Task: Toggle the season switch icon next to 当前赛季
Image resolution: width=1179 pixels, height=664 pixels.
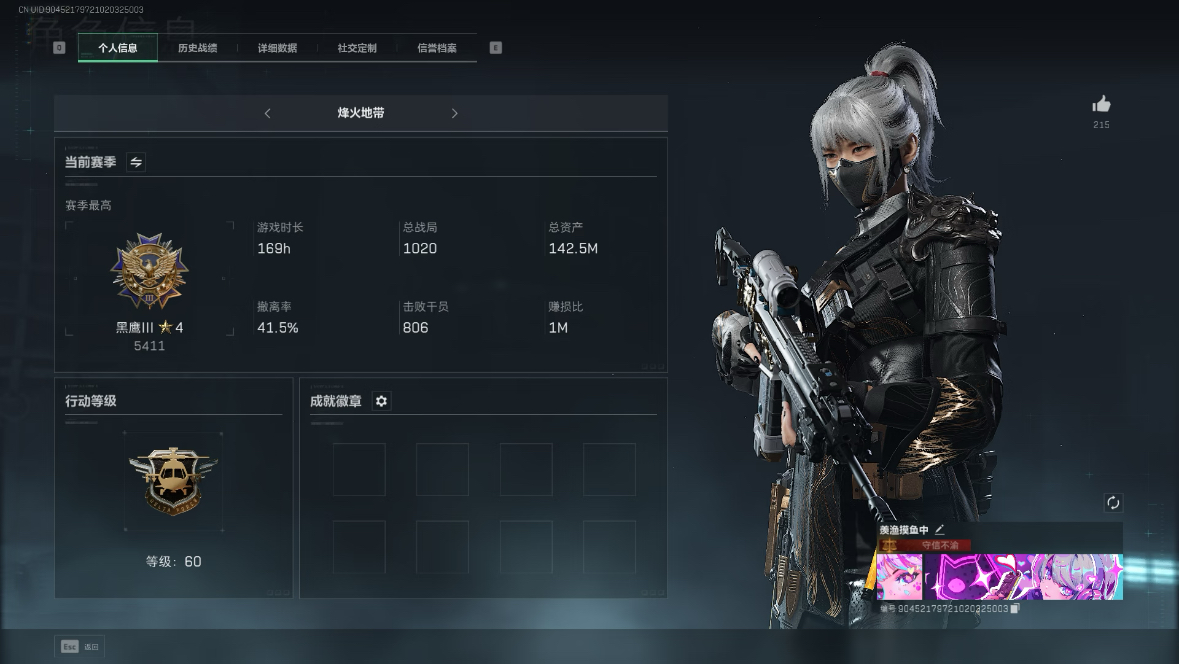Action: click(x=136, y=162)
